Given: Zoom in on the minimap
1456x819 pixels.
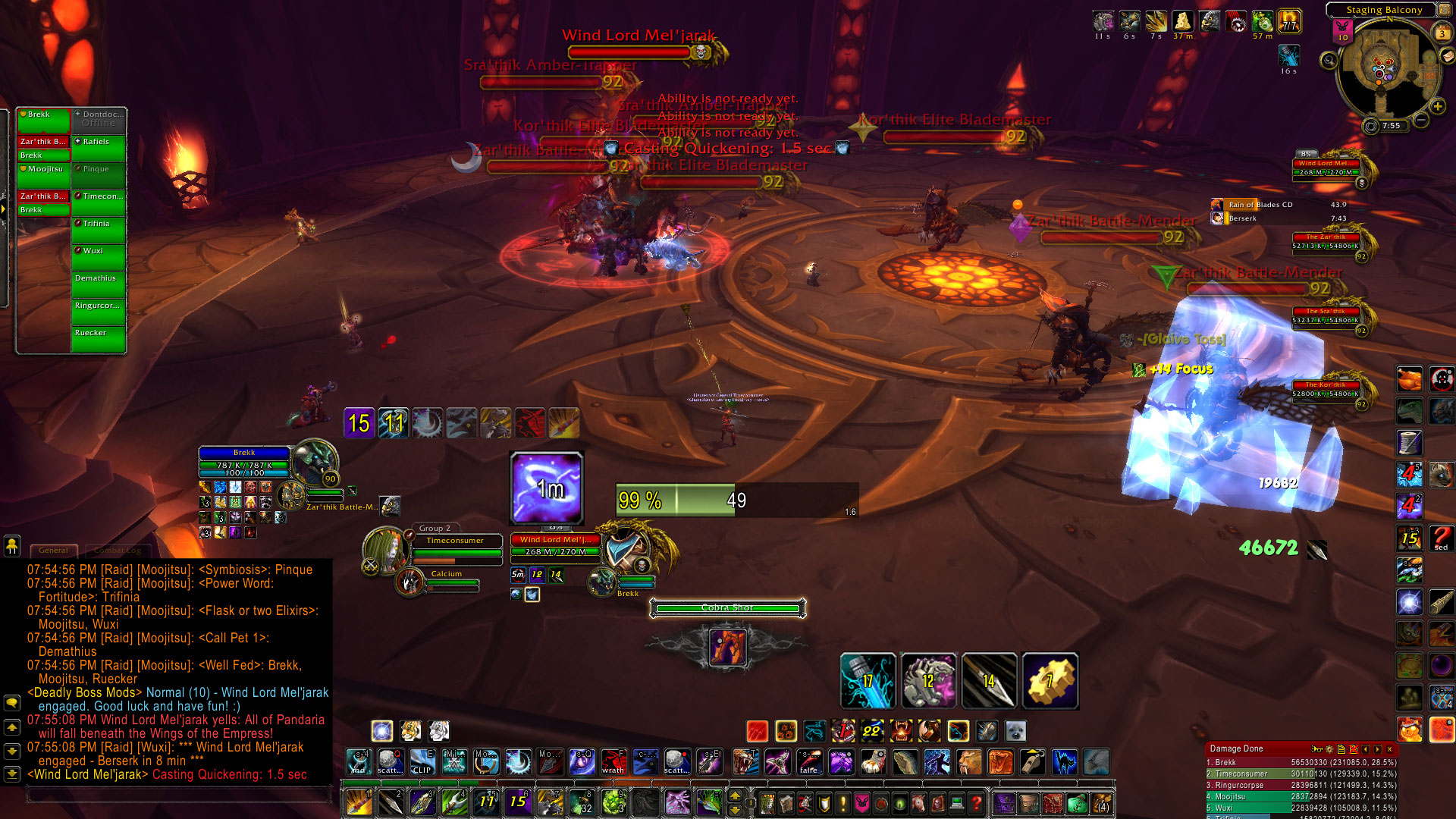Looking at the screenshot, I should point(1437,107).
